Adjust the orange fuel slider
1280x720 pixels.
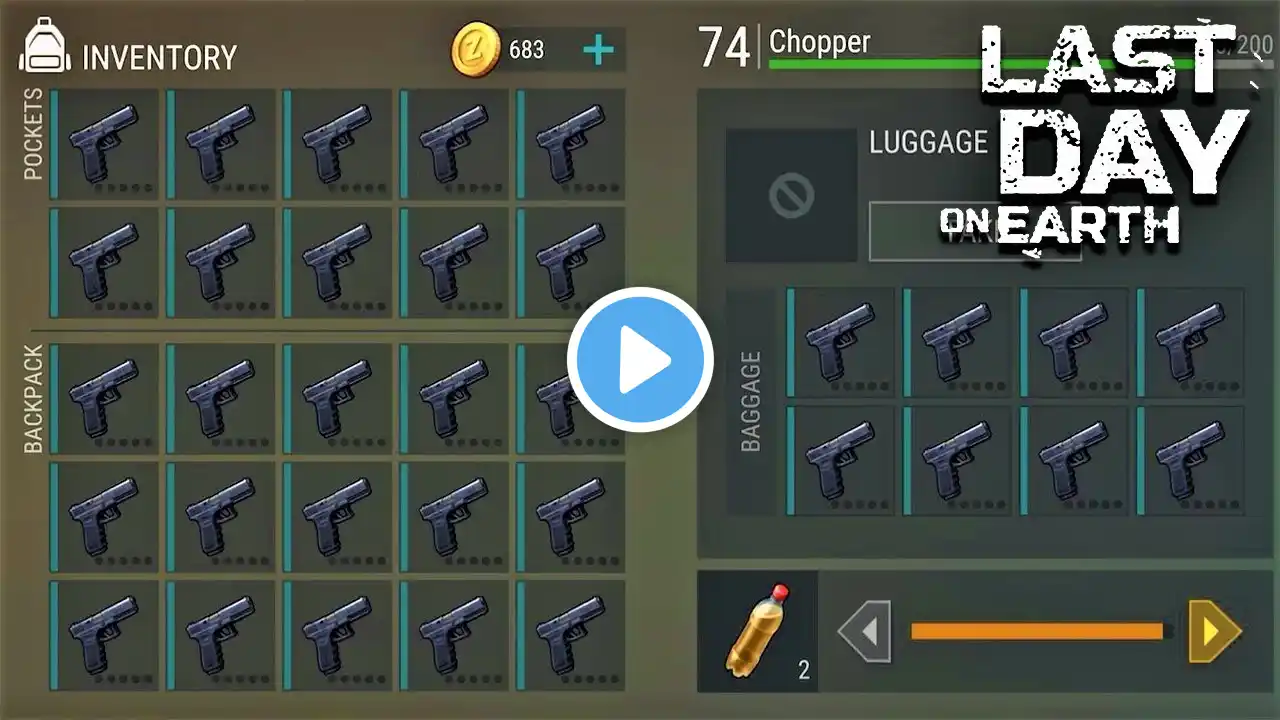[1038, 631]
